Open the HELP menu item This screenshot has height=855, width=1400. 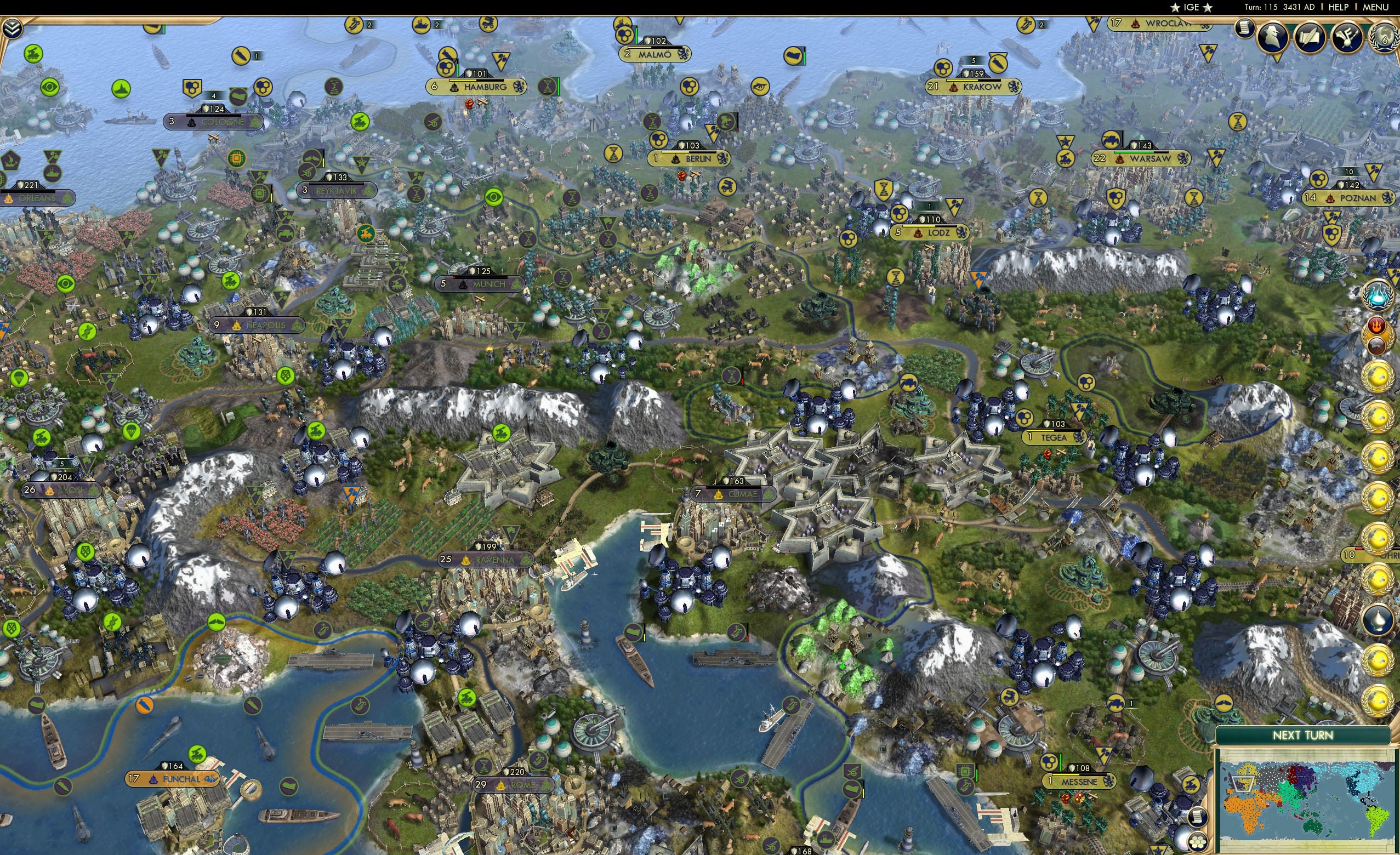(x=1339, y=7)
